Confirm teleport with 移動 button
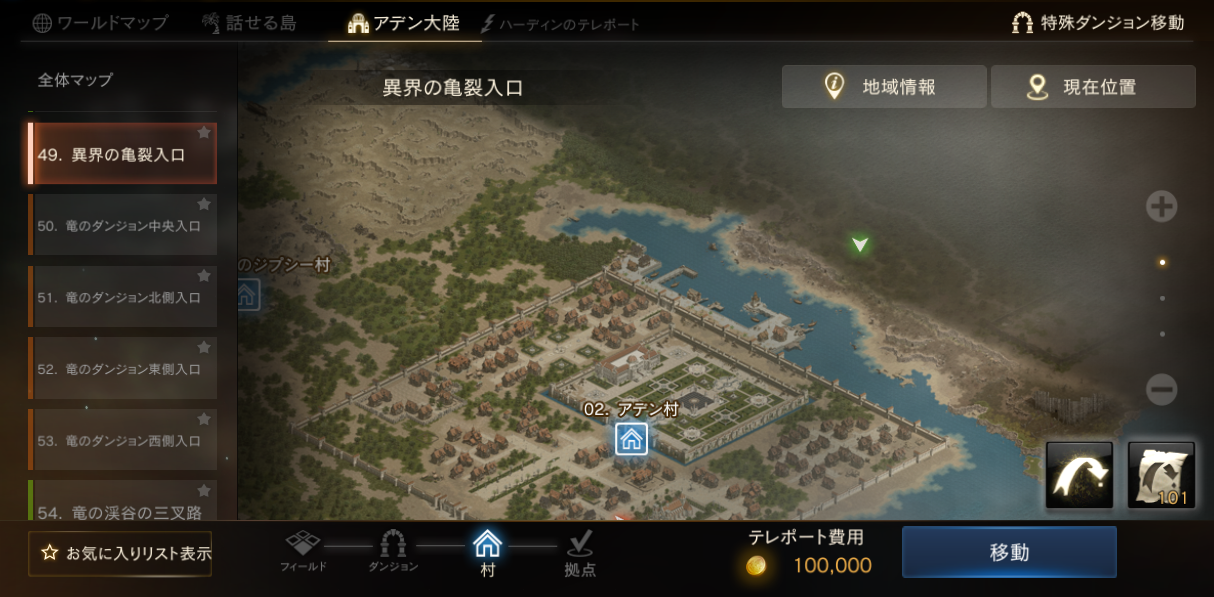Screen dimensions: 1214x597 coord(1009,552)
